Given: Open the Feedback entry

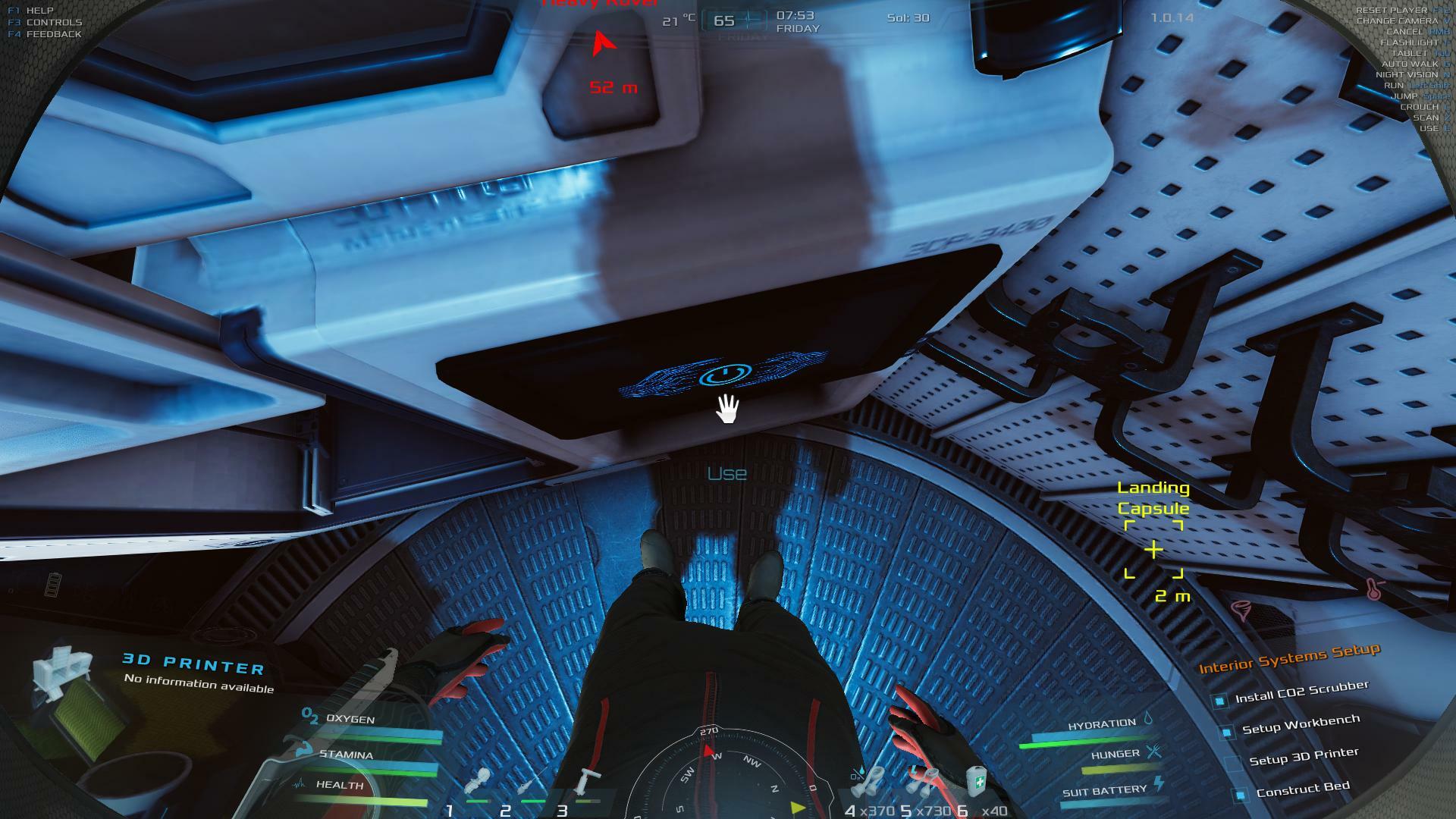Looking at the screenshot, I should (53, 34).
